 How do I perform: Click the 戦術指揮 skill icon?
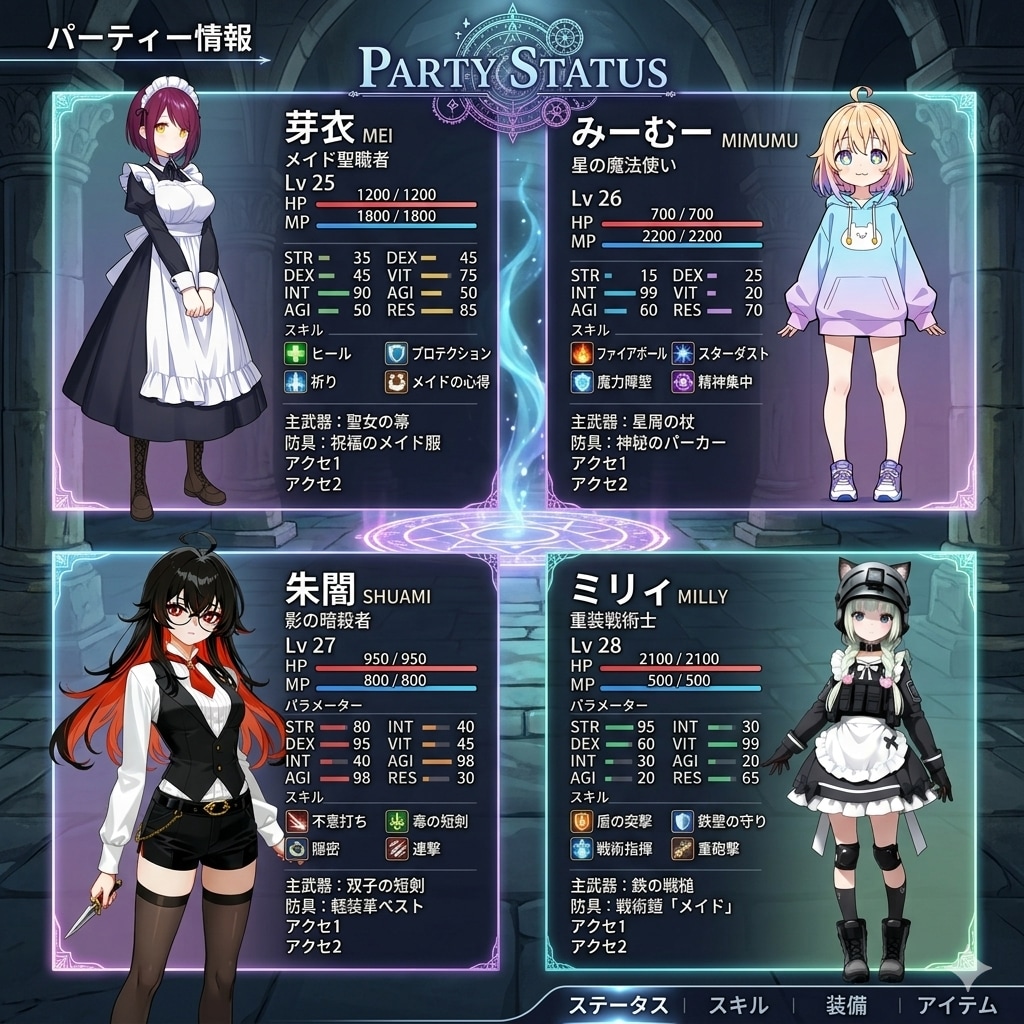582,849
